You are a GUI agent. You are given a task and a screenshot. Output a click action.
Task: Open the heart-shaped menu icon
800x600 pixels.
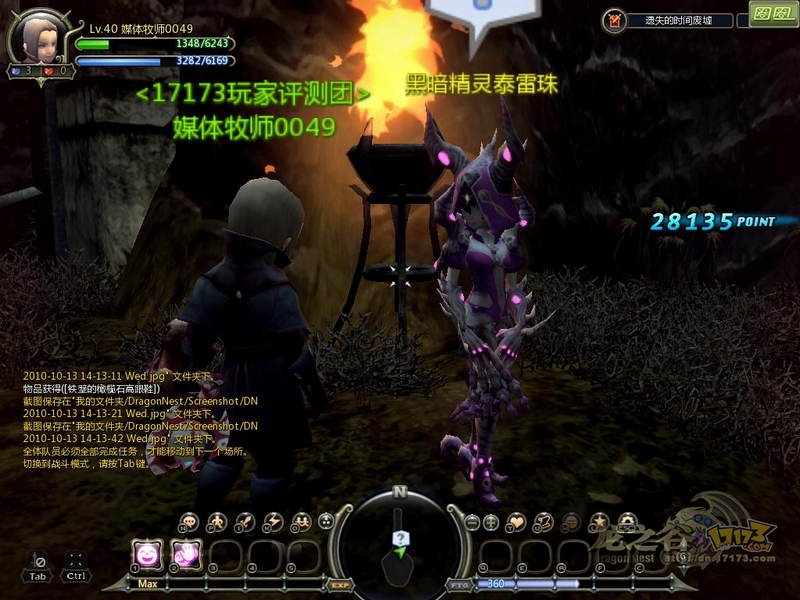point(517,521)
